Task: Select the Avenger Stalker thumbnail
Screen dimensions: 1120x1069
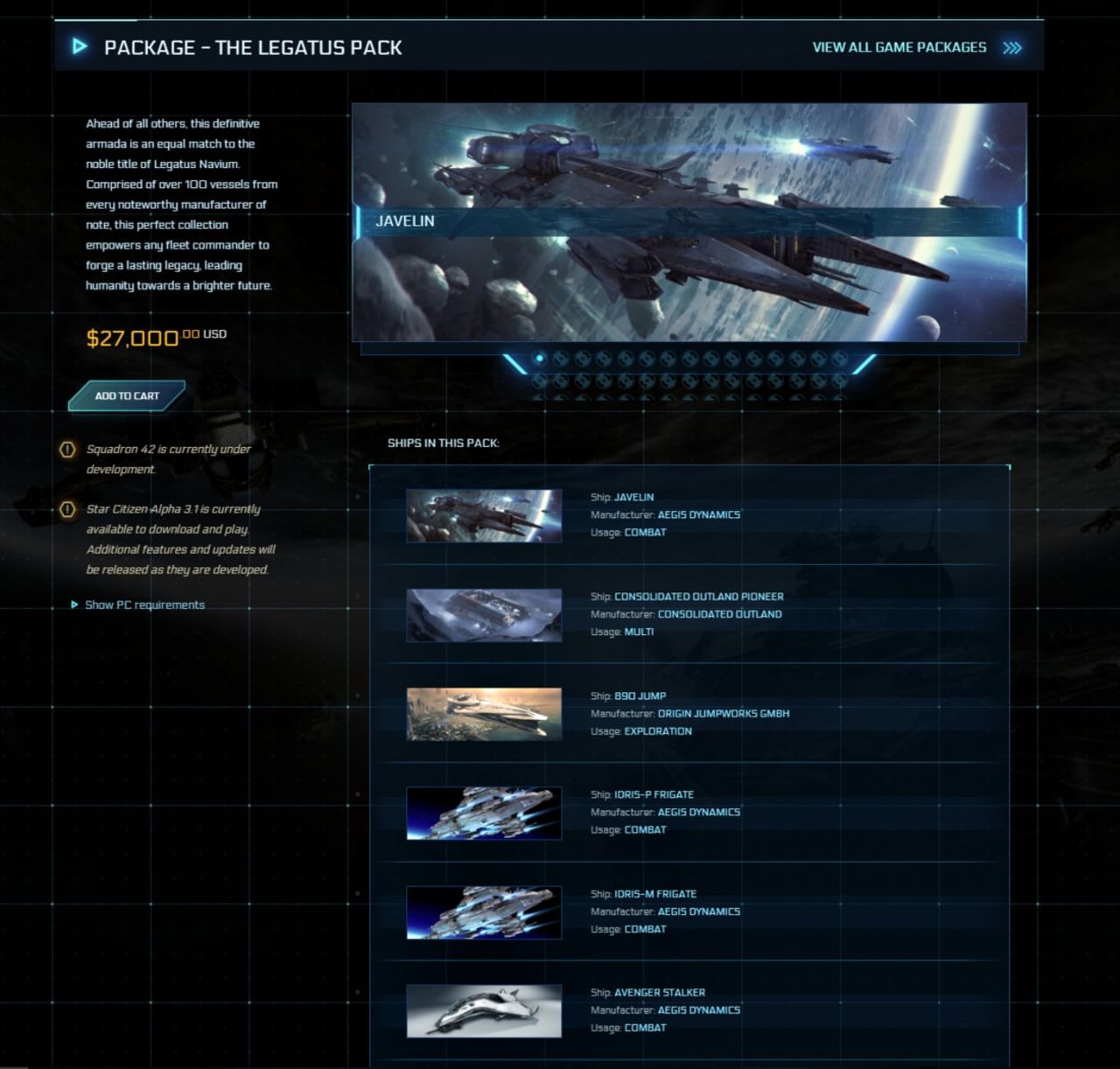Action: point(483,1010)
